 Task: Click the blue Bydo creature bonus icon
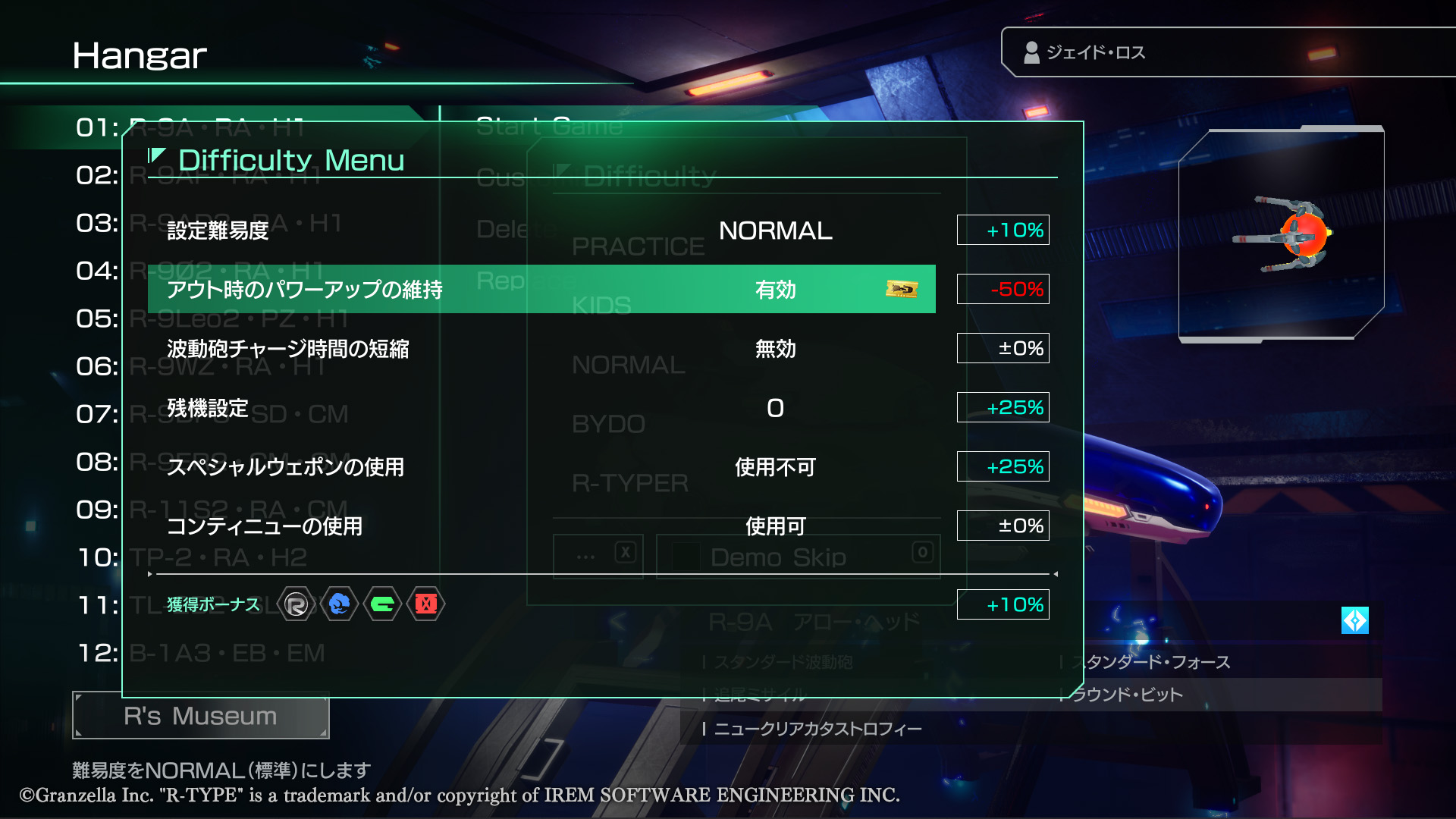pyautogui.click(x=339, y=605)
